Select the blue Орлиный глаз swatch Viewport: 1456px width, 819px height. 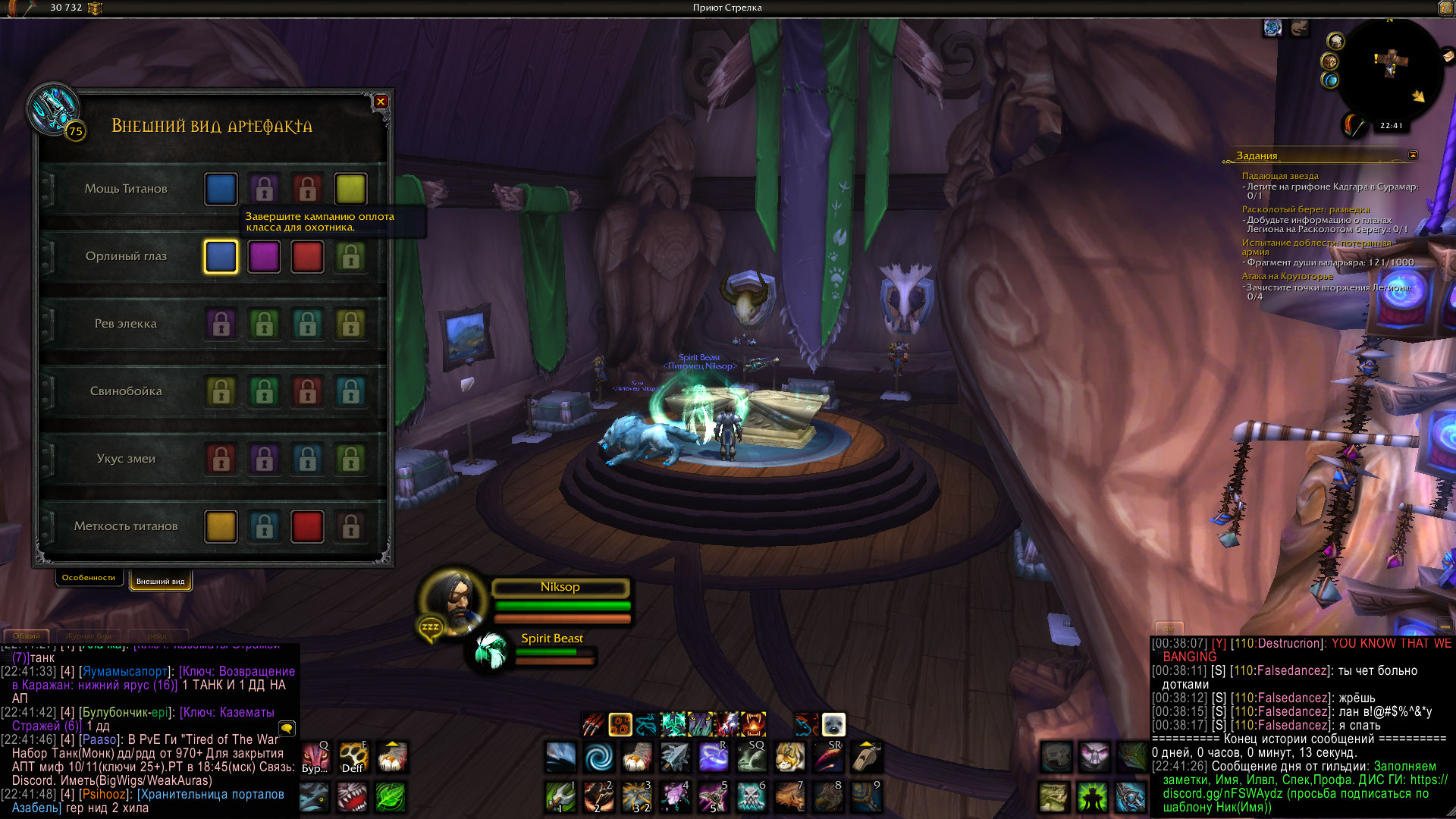point(221,256)
